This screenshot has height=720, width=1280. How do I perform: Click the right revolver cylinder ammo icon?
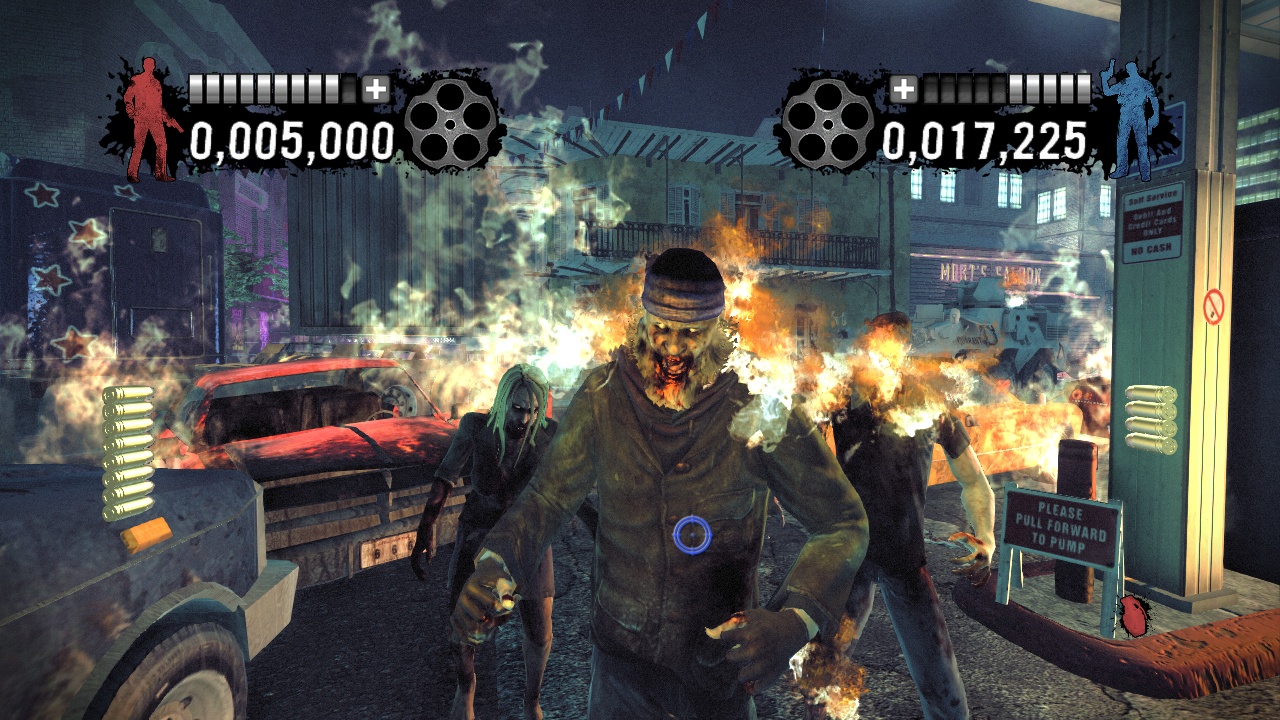(x=831, y=125)
